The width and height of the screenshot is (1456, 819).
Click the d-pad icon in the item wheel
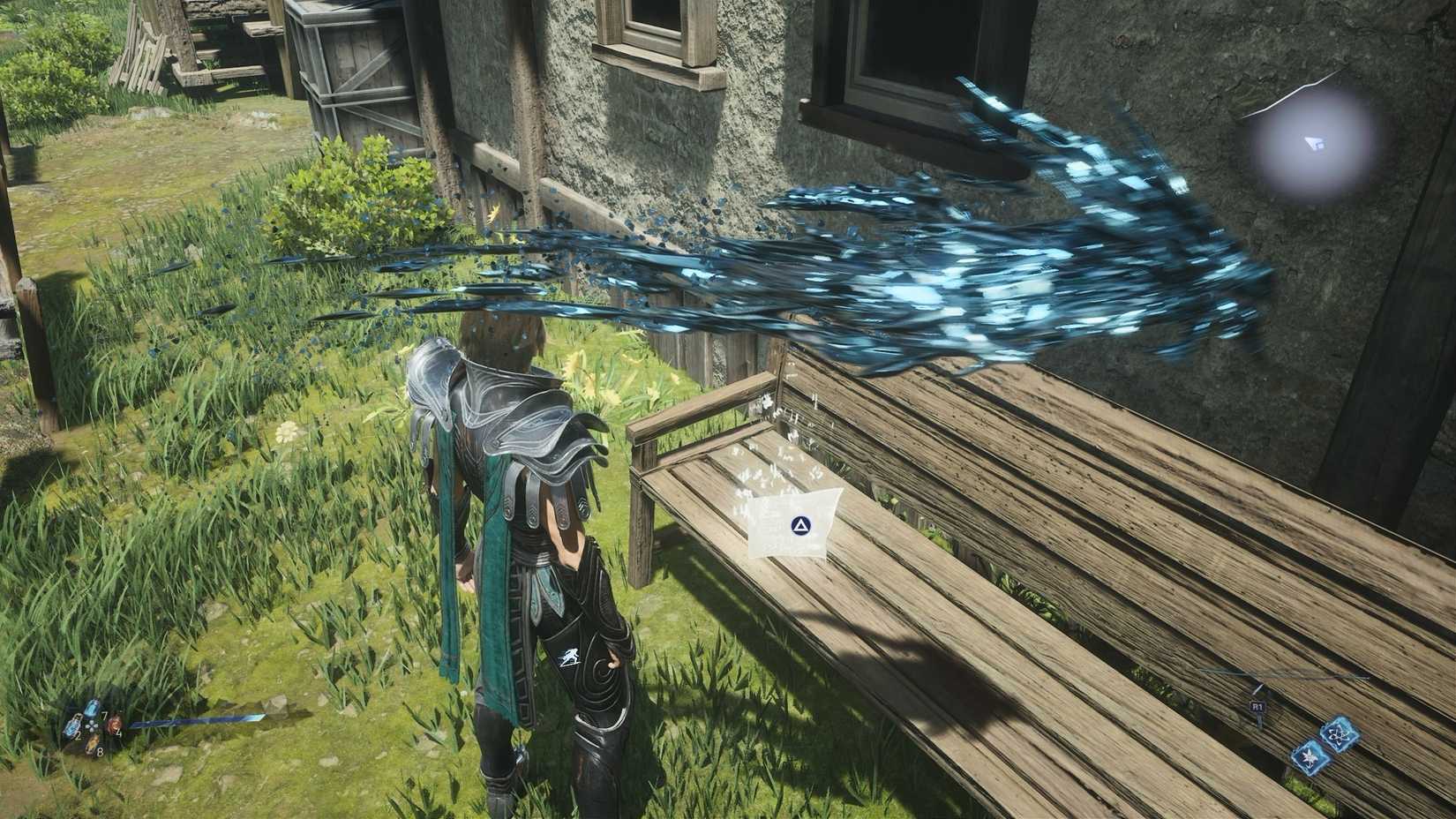click(92, 725)
